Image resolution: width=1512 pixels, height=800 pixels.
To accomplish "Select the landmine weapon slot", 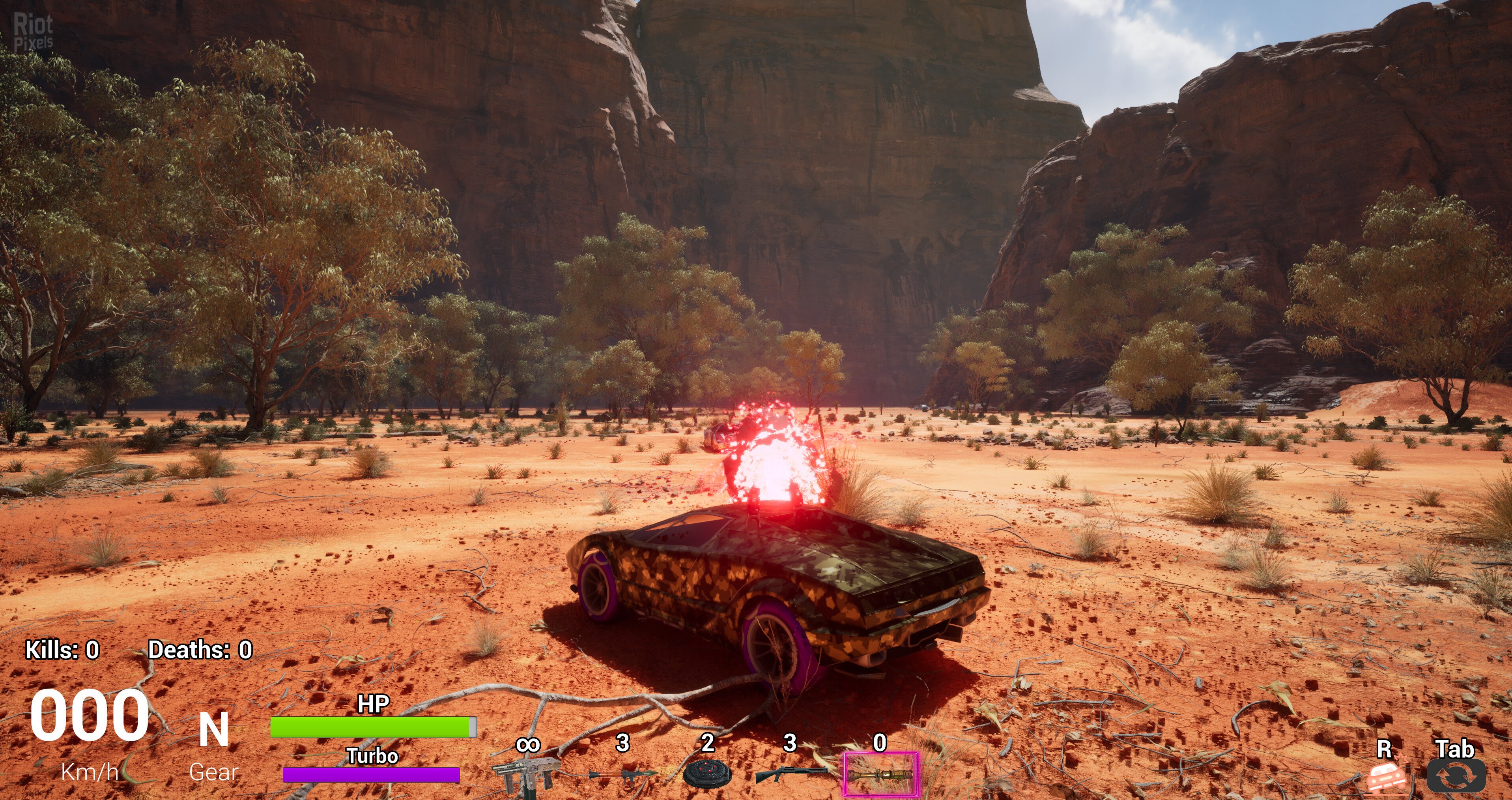I will point(707,774).
